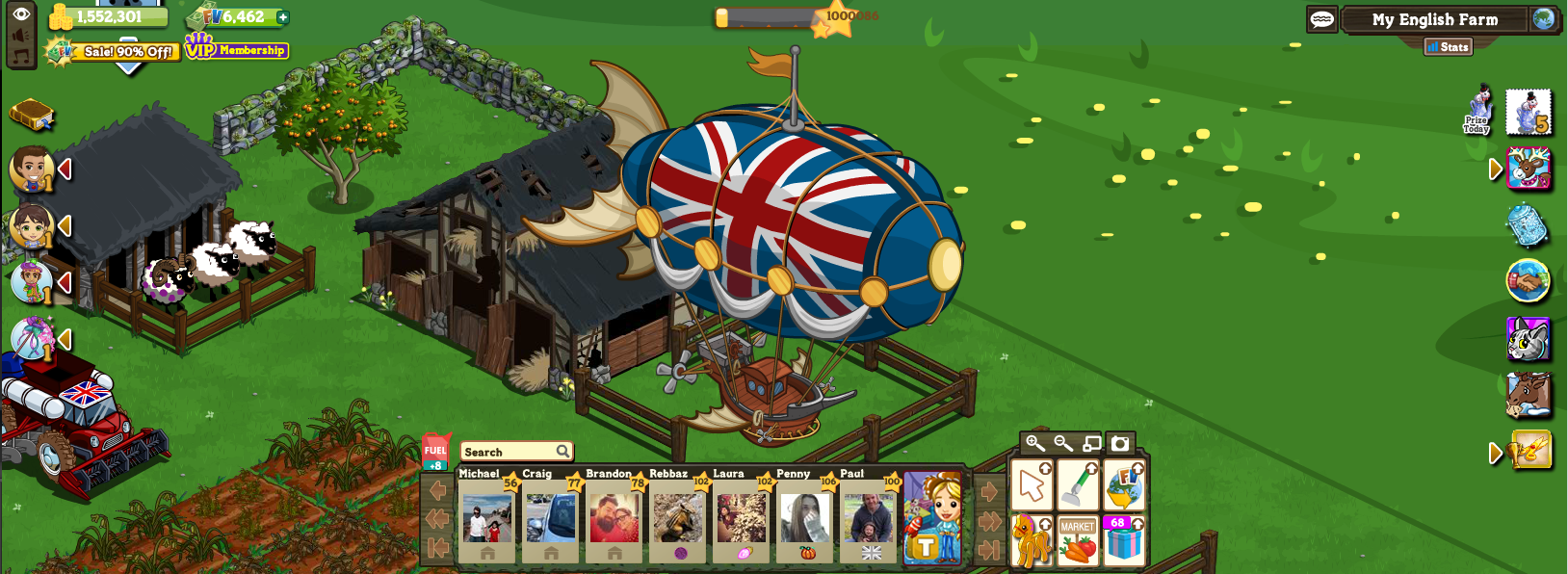Toggle the eye visibility icon
Image resolution: width=1568 pixels, height=574 pixels.
click(21, 13)
